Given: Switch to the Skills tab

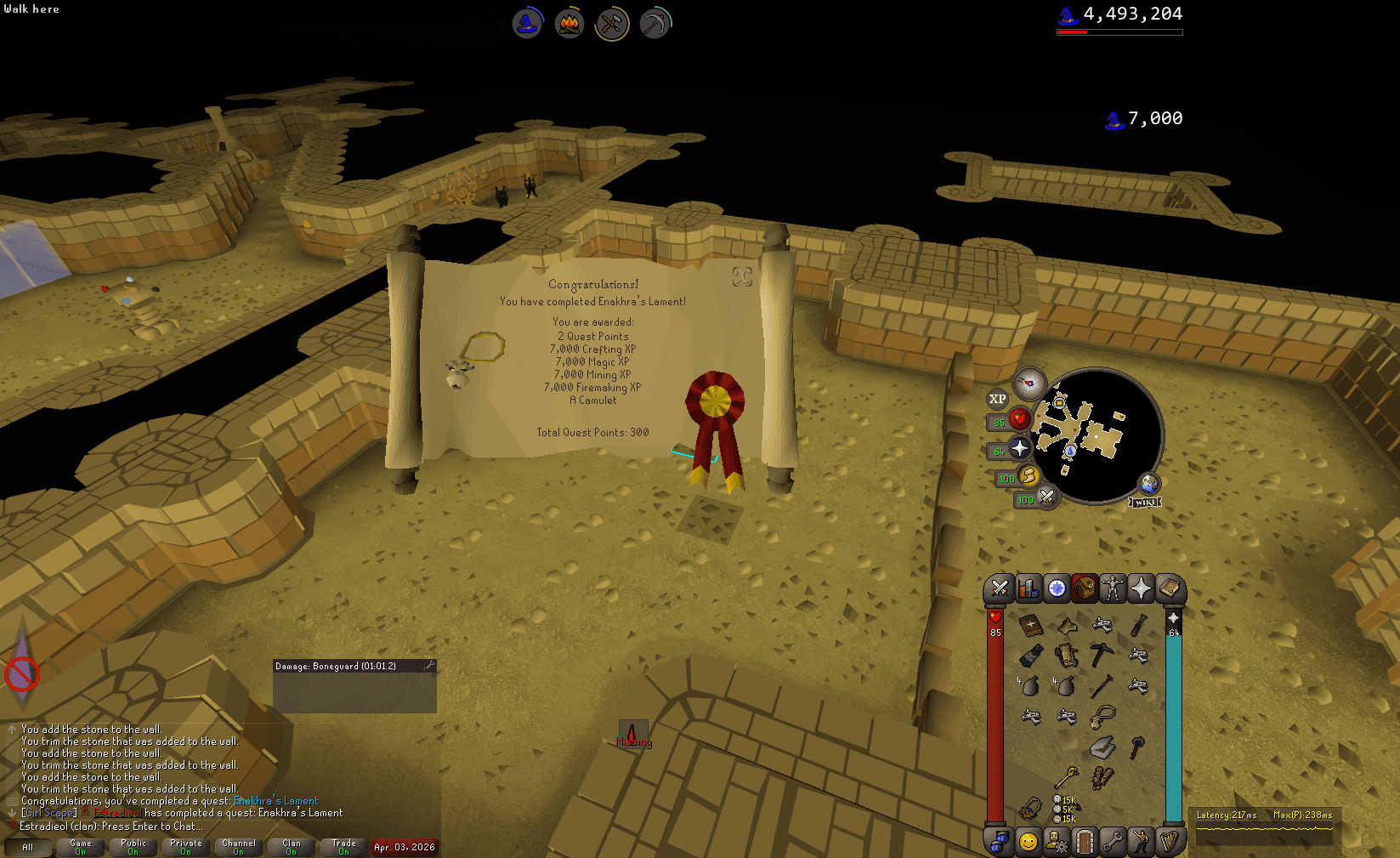Looking at the screenshot, I should [x=1028, y=588].
